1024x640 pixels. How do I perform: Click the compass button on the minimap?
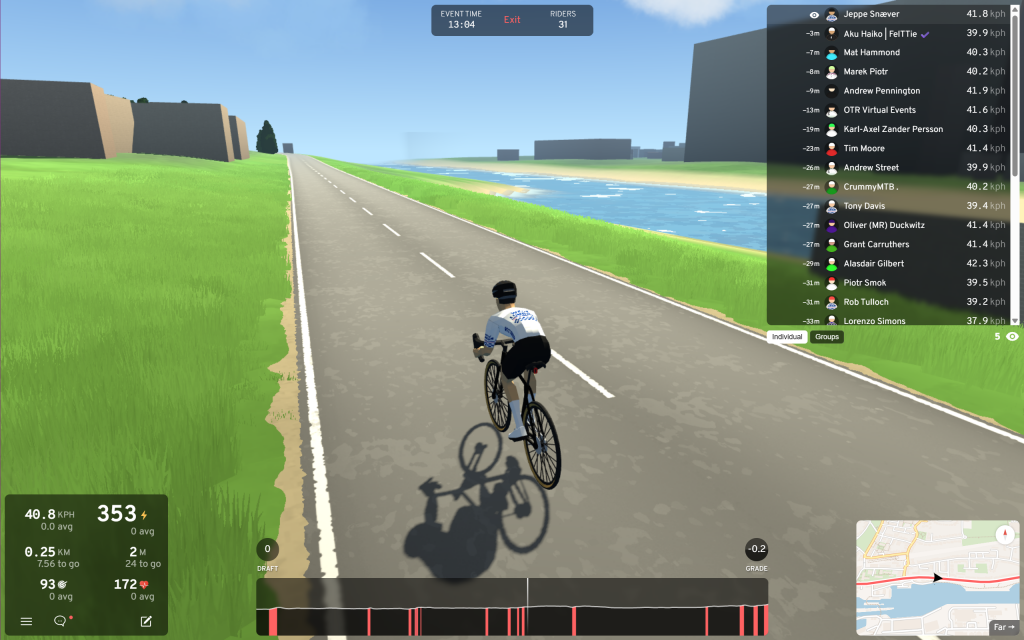(1005, 535)
